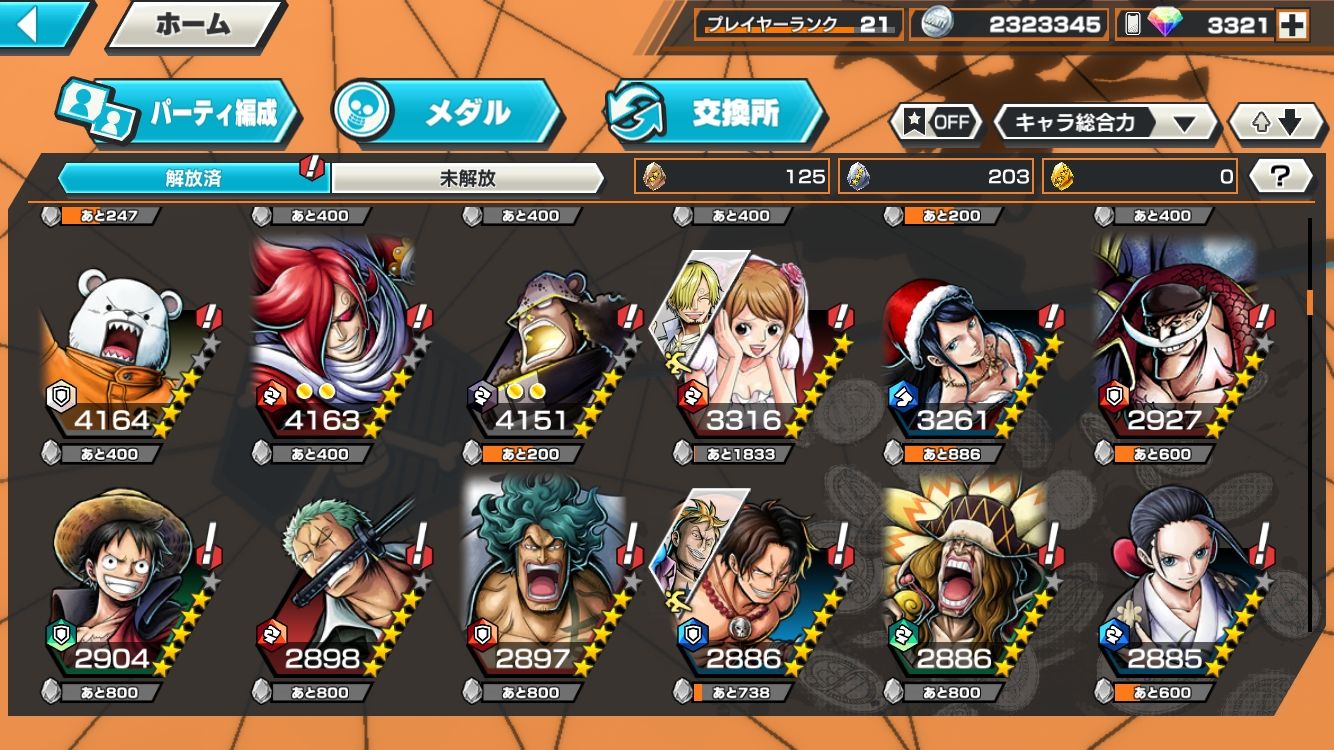
Task: Open the メダル menu
Action: (447, 113)
